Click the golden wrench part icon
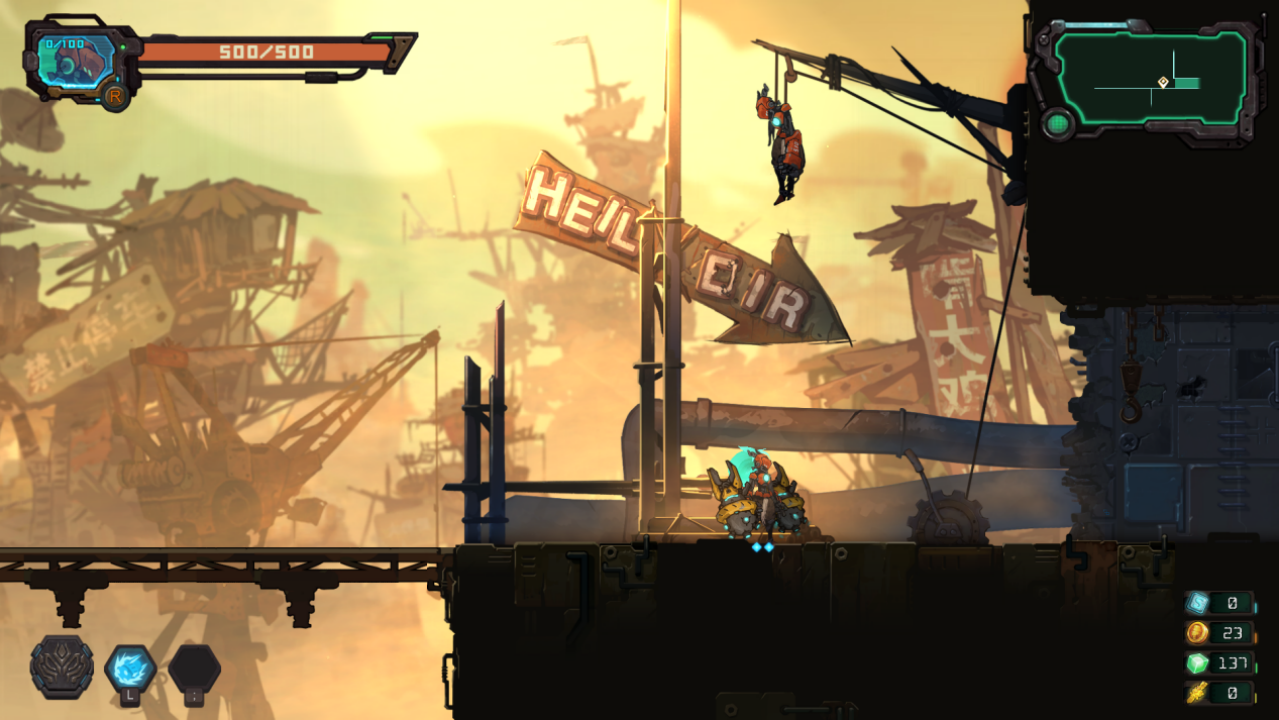The width and height of the screenshot is (1279, 720). point(1197,692)
